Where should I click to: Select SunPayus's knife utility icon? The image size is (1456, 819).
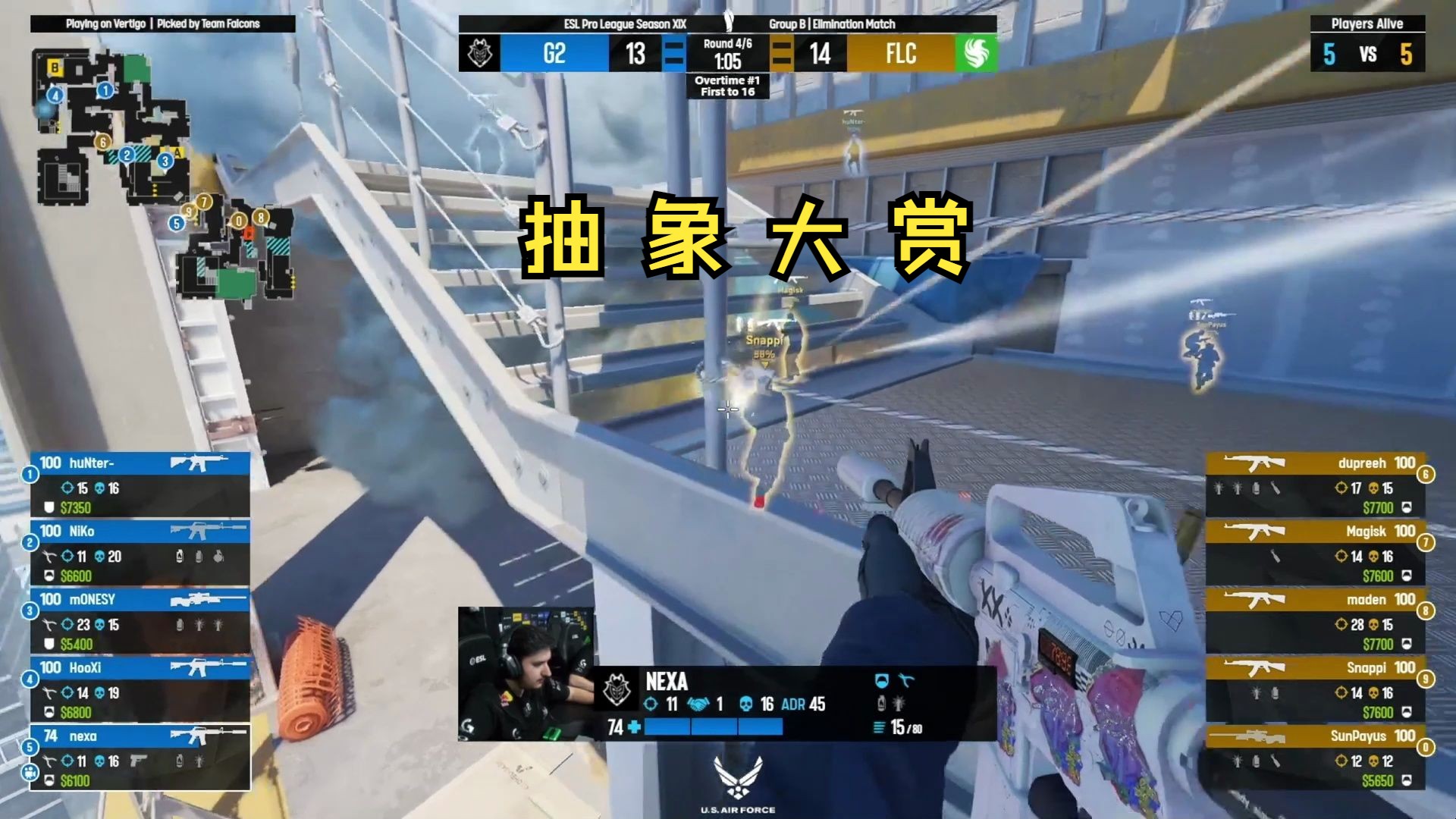(1277, 762)
